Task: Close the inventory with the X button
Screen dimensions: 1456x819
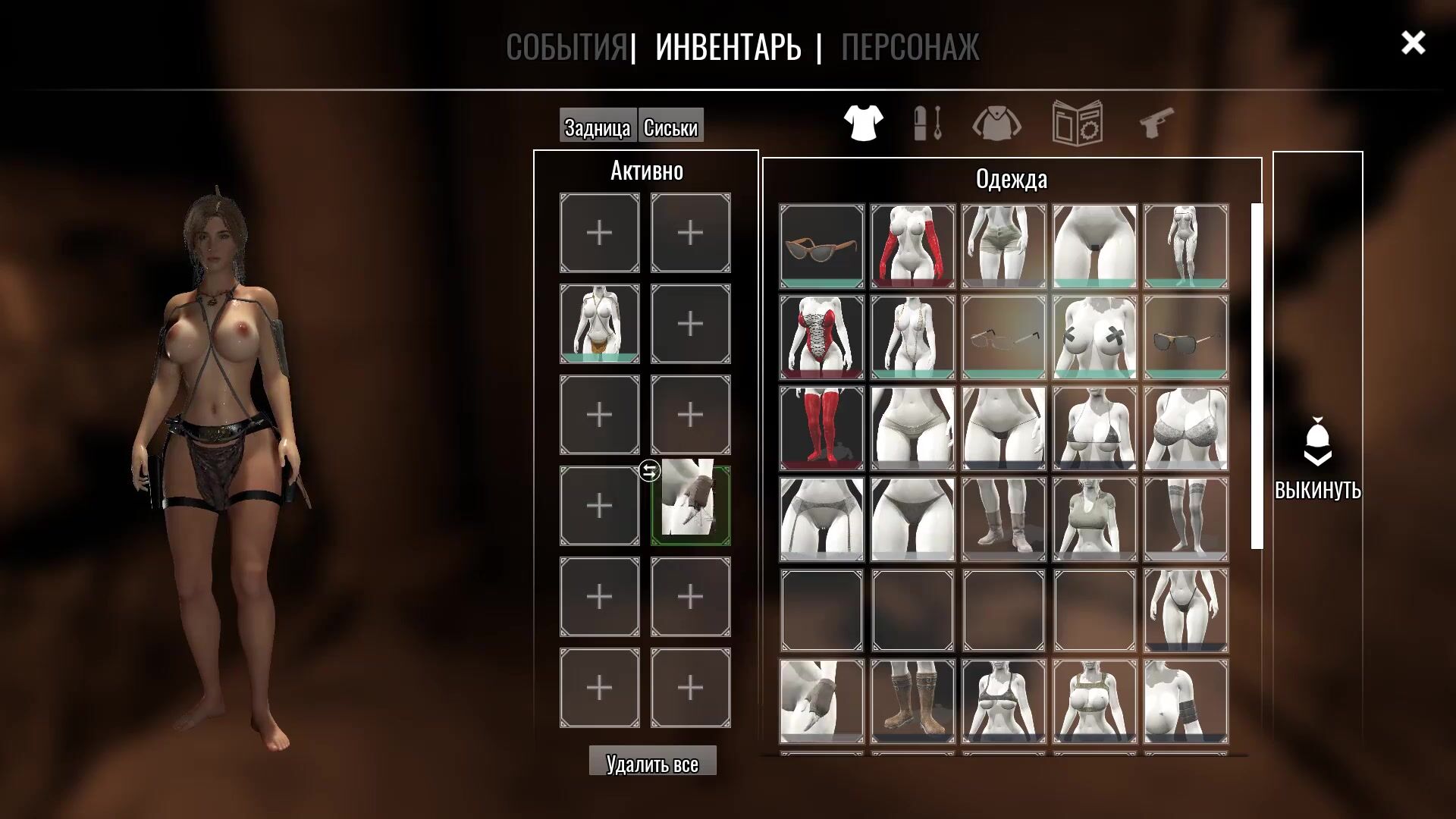Action: [x=1413, y=43]
